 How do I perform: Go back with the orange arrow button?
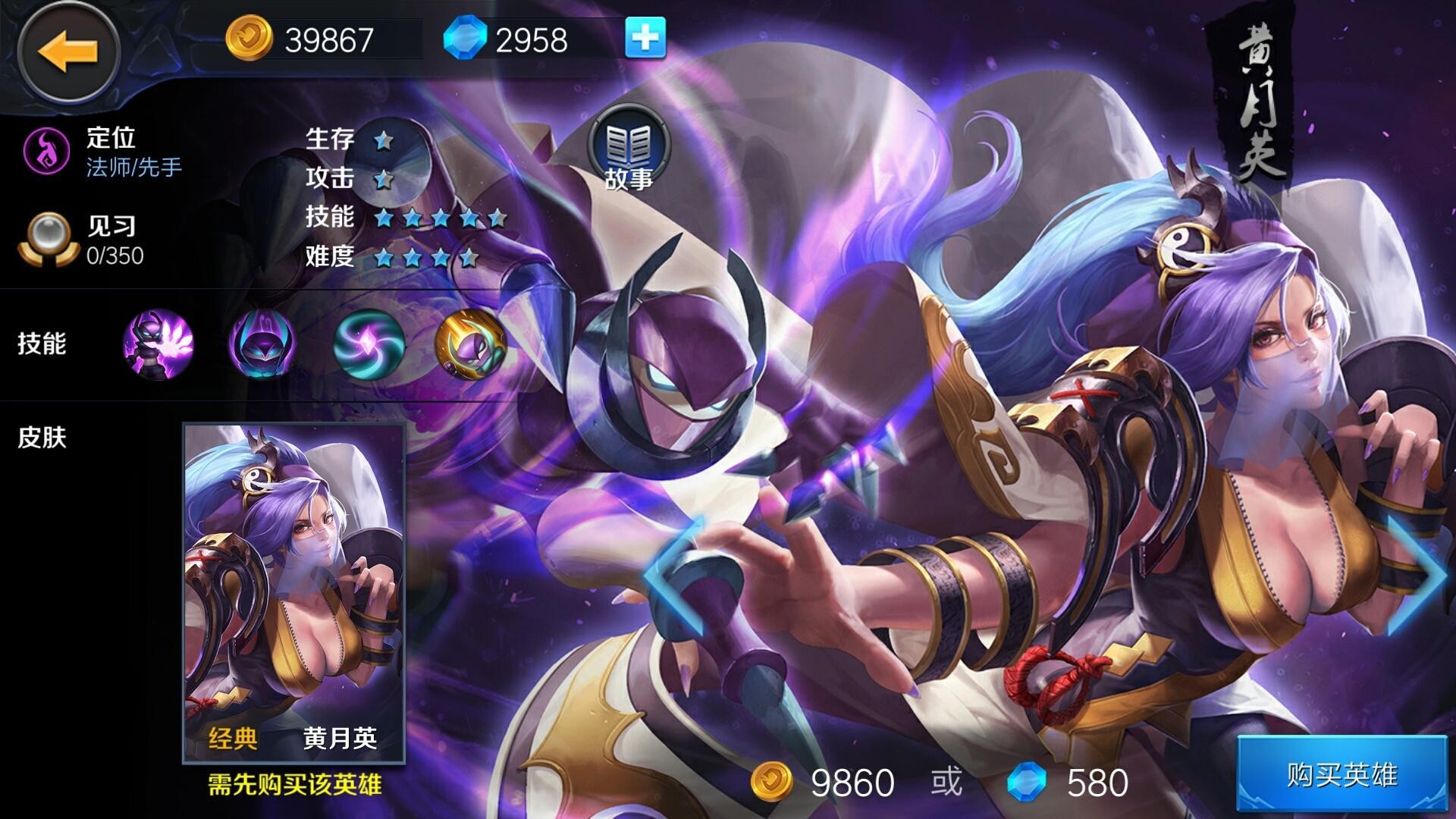click(68, 52)
